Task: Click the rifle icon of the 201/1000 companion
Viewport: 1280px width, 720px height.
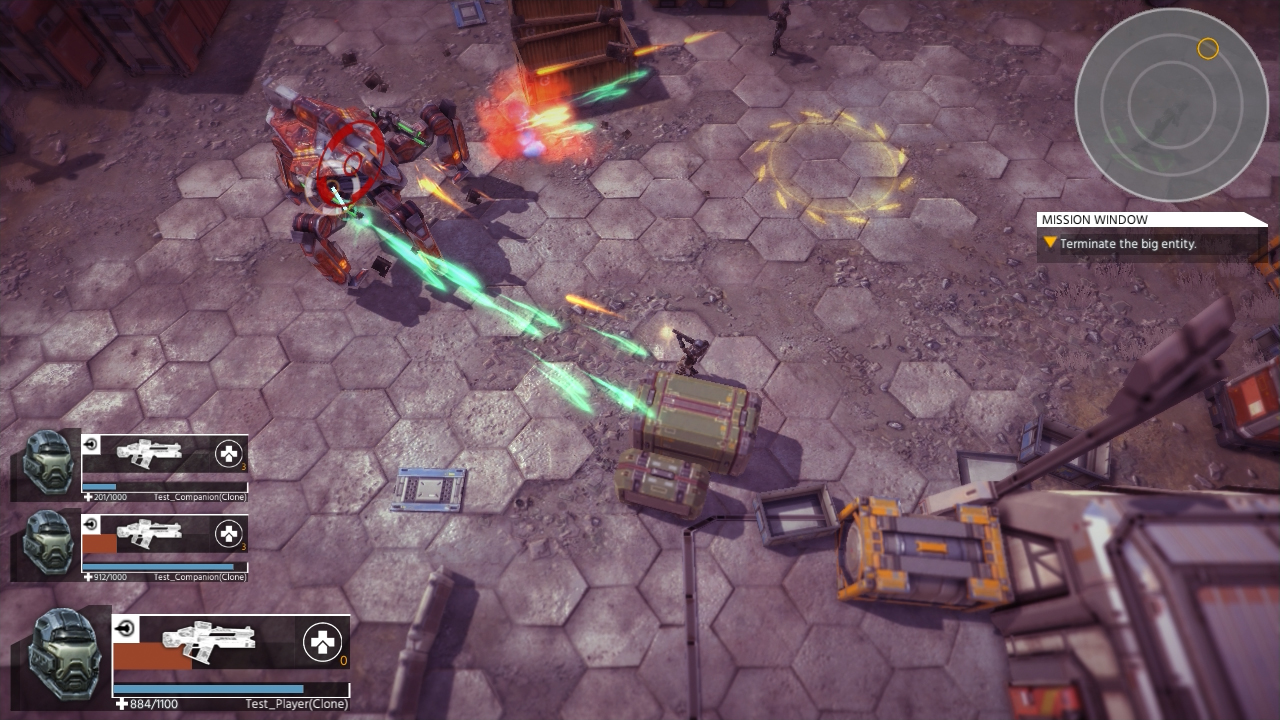Action: click(149, 452)
